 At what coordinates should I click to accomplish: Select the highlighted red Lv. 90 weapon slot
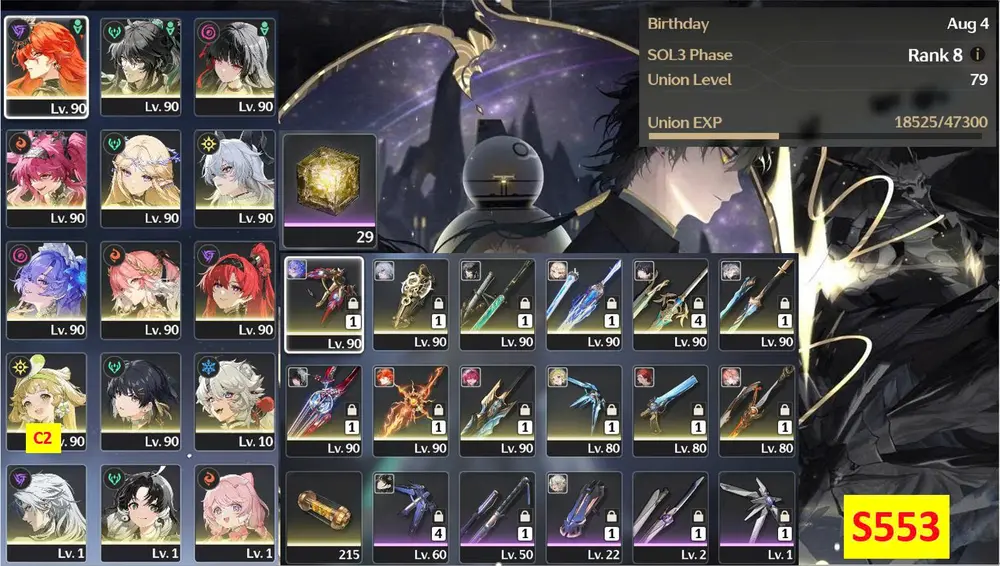324,304
